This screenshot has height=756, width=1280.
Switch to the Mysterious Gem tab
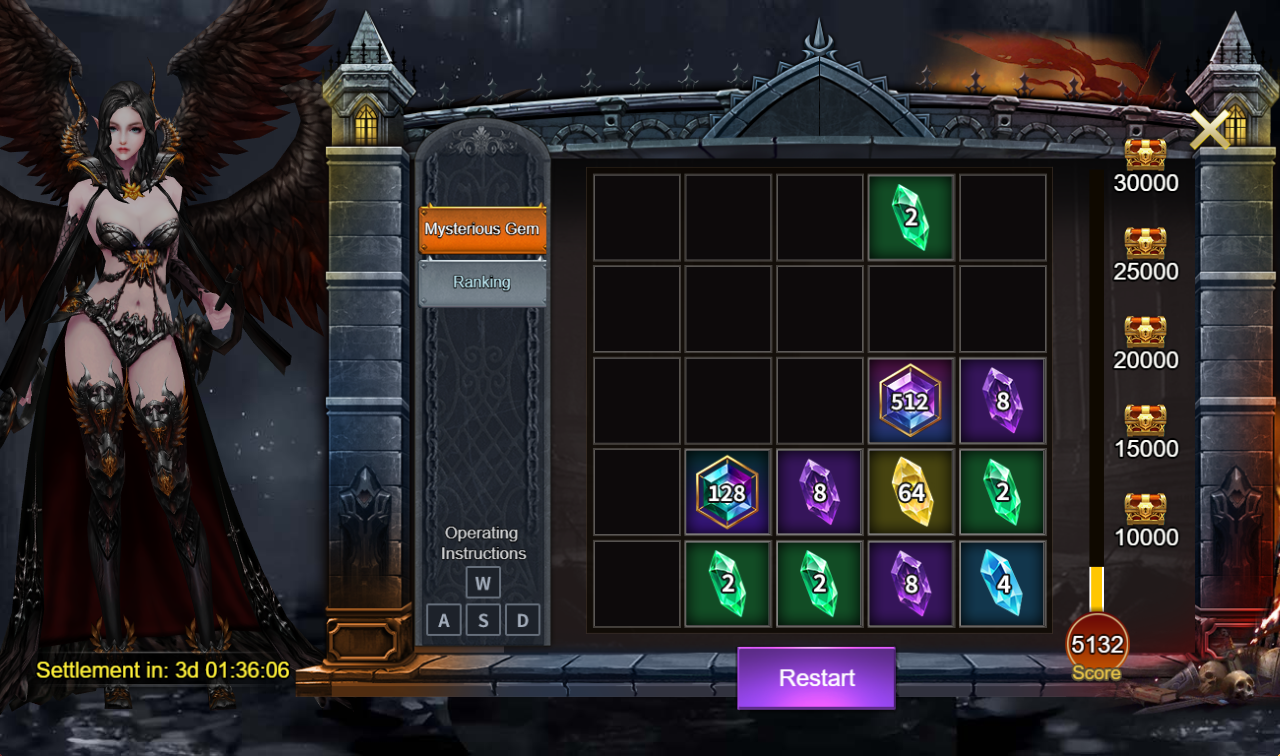[483, 229]
